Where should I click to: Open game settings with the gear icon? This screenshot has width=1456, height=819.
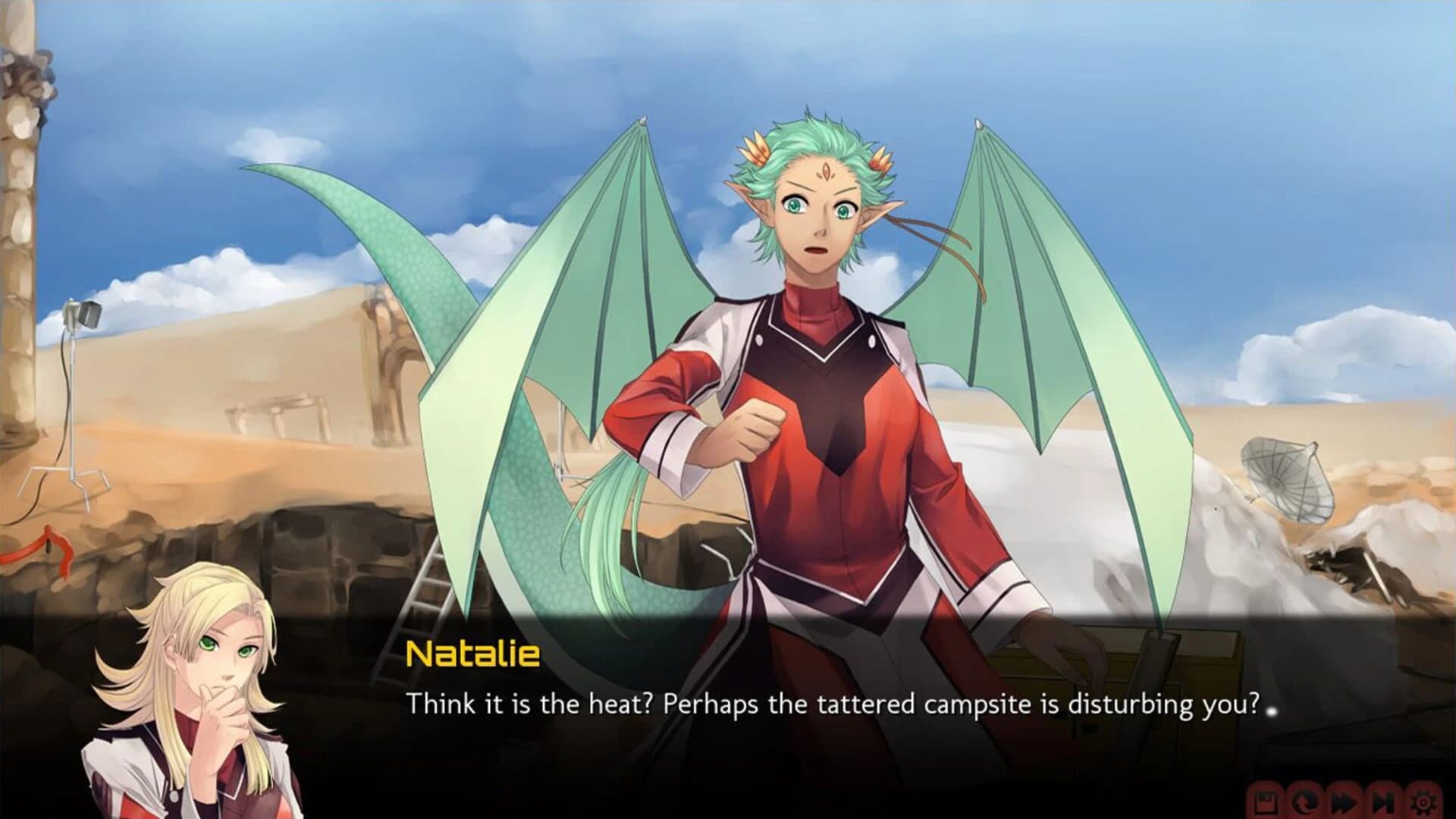[x=1424, y=802]
